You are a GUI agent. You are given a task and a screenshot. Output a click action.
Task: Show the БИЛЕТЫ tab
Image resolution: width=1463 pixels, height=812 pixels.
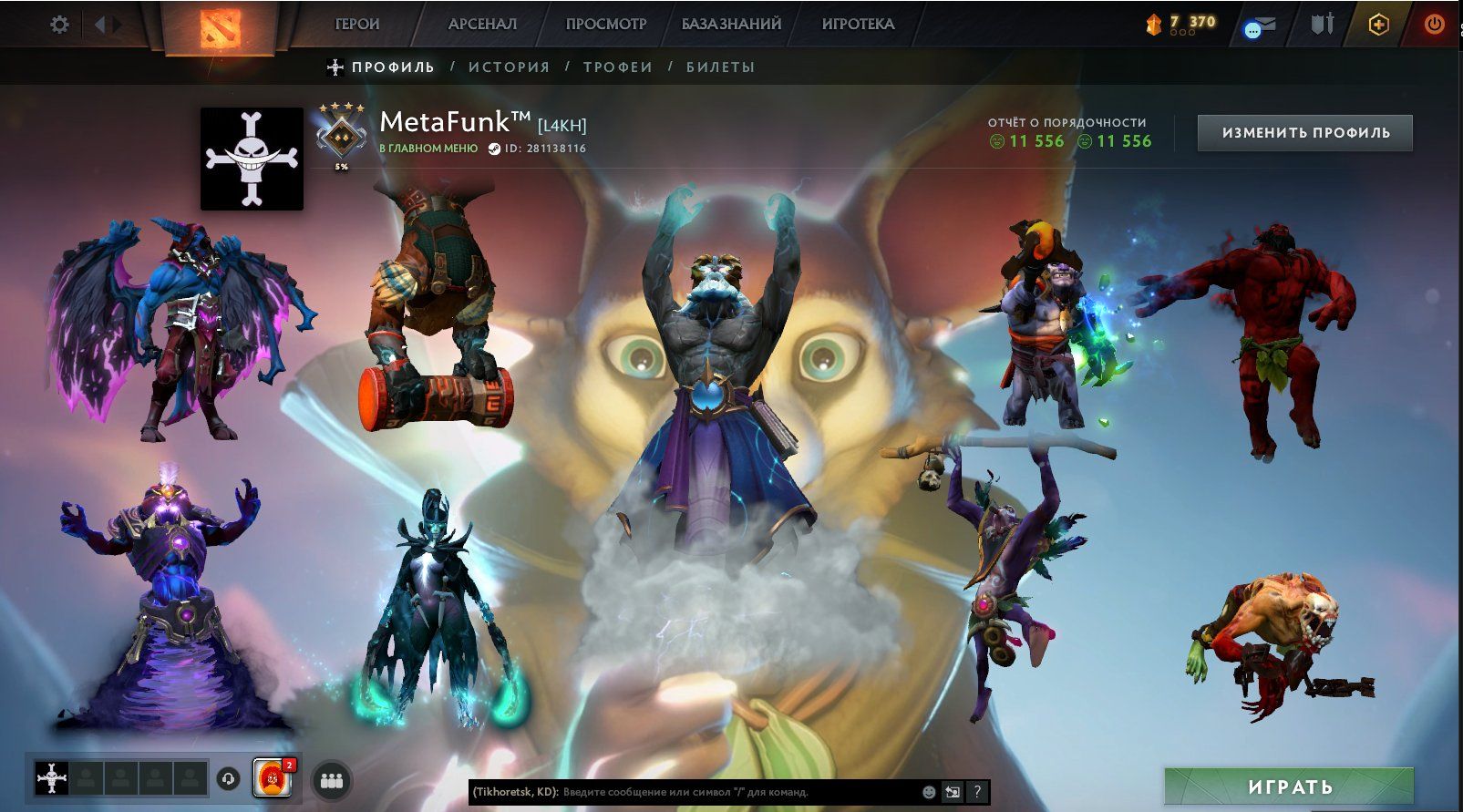[x=720, y=67]
